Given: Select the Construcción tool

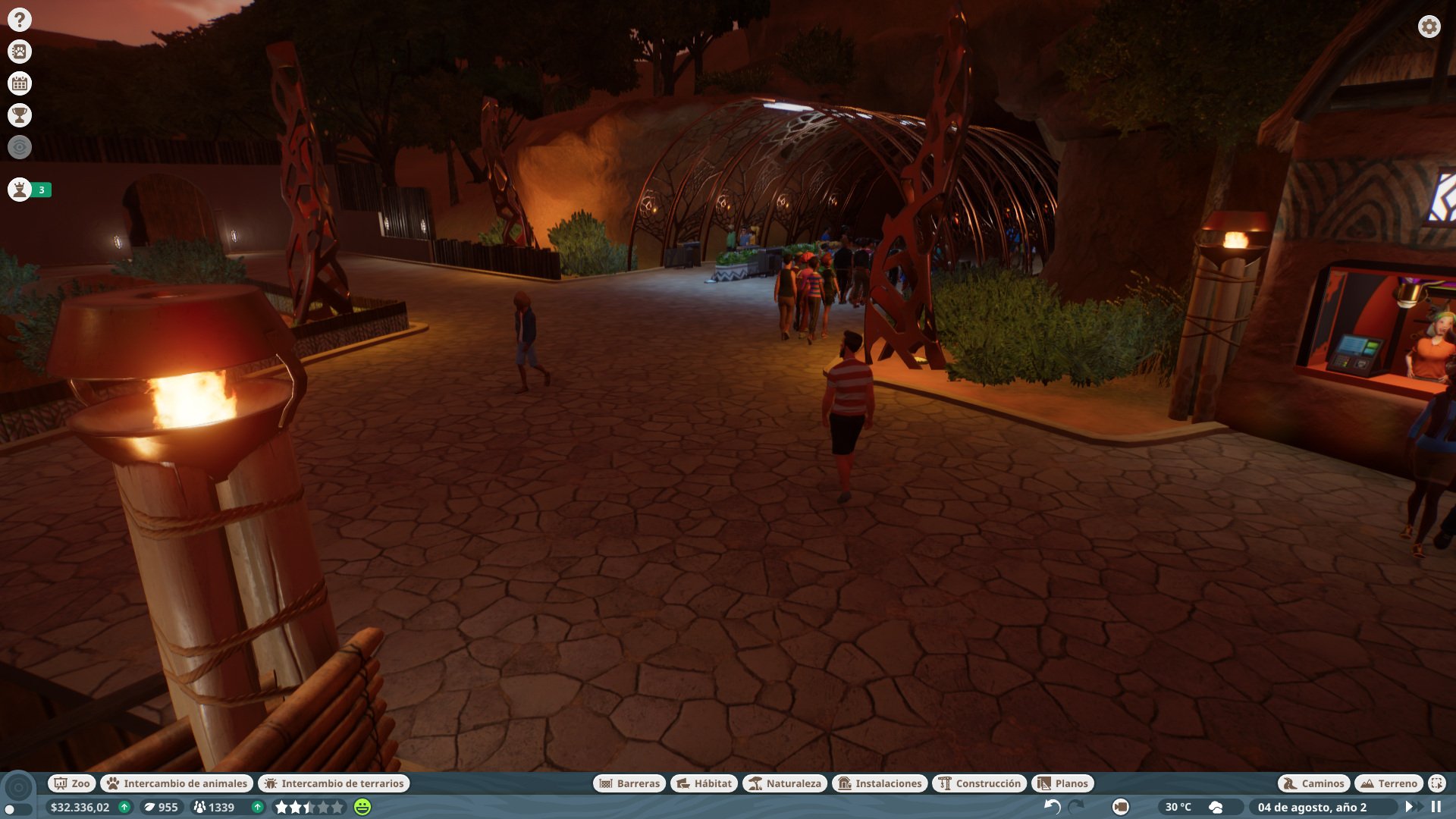Looking at the screenshot, I should (x=978, y=783).
